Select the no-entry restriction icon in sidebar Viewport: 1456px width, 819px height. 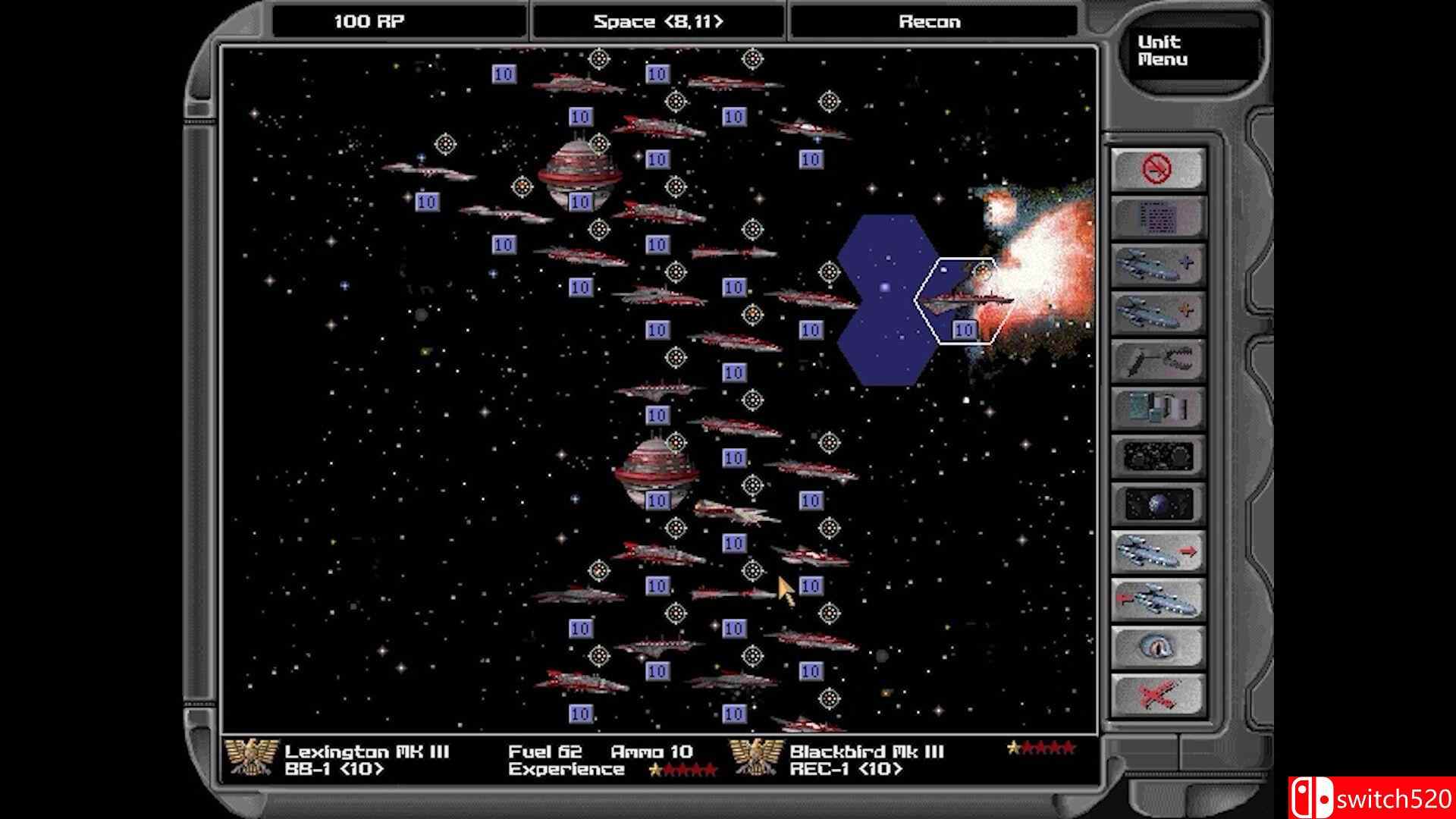[x=1156, y=168]
